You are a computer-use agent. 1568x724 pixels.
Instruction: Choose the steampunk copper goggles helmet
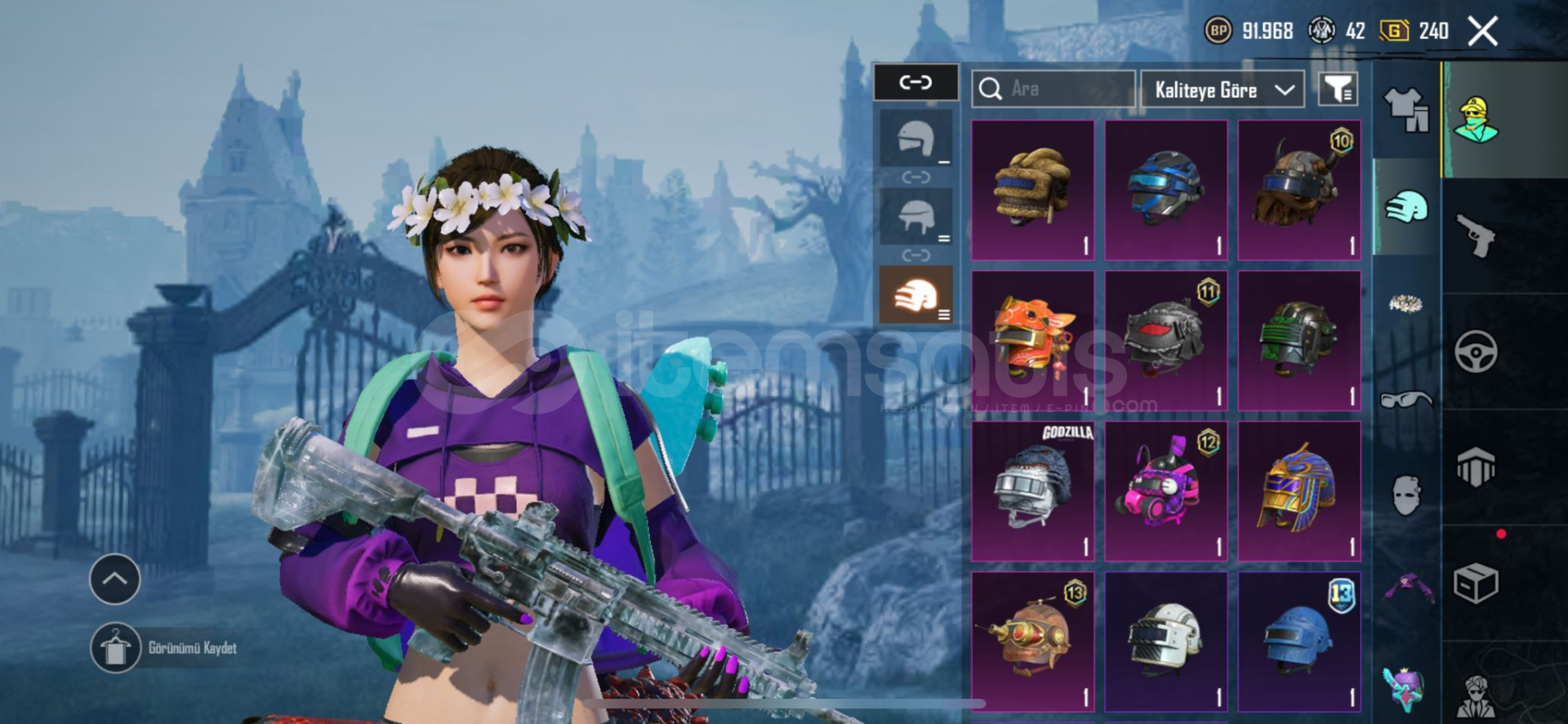coord(1032,641)
